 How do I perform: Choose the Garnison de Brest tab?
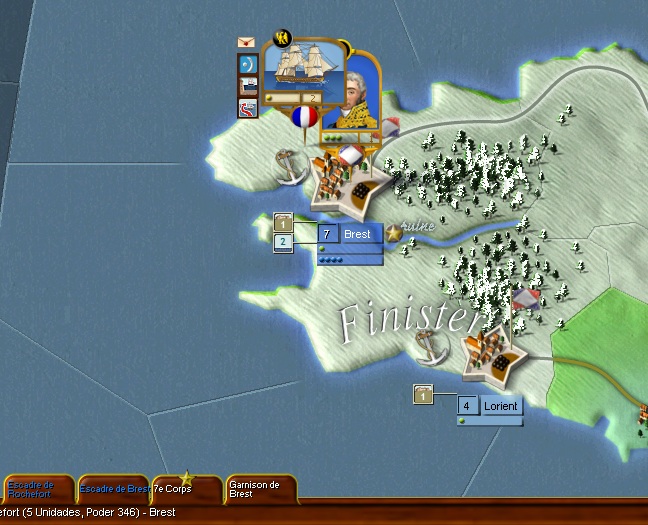pyautogui.click(x=260, y=489)
